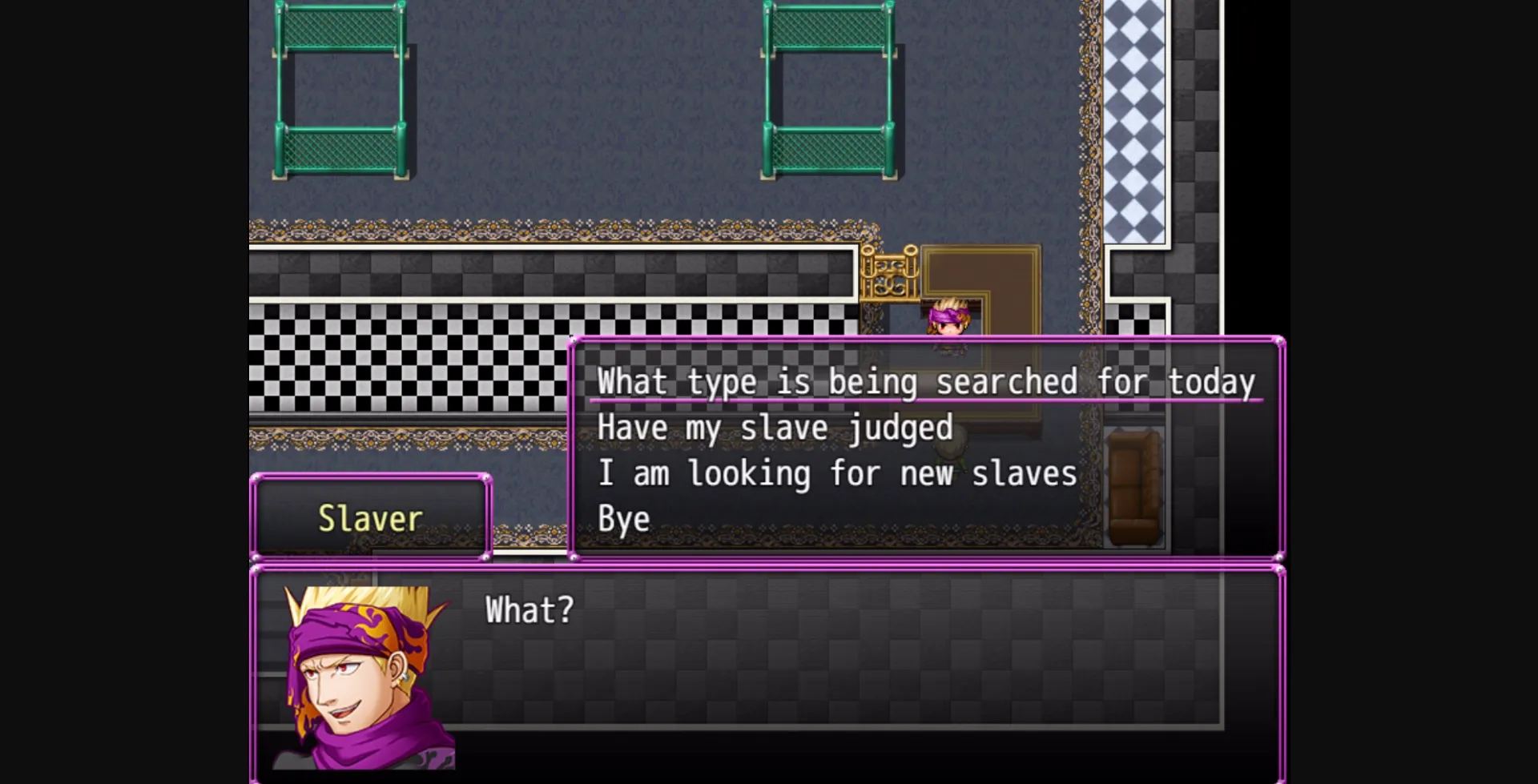The width and height of the screenshot is (1538, 784).
Task: Click the Slaver name box
Action: [x=371, y=517]
